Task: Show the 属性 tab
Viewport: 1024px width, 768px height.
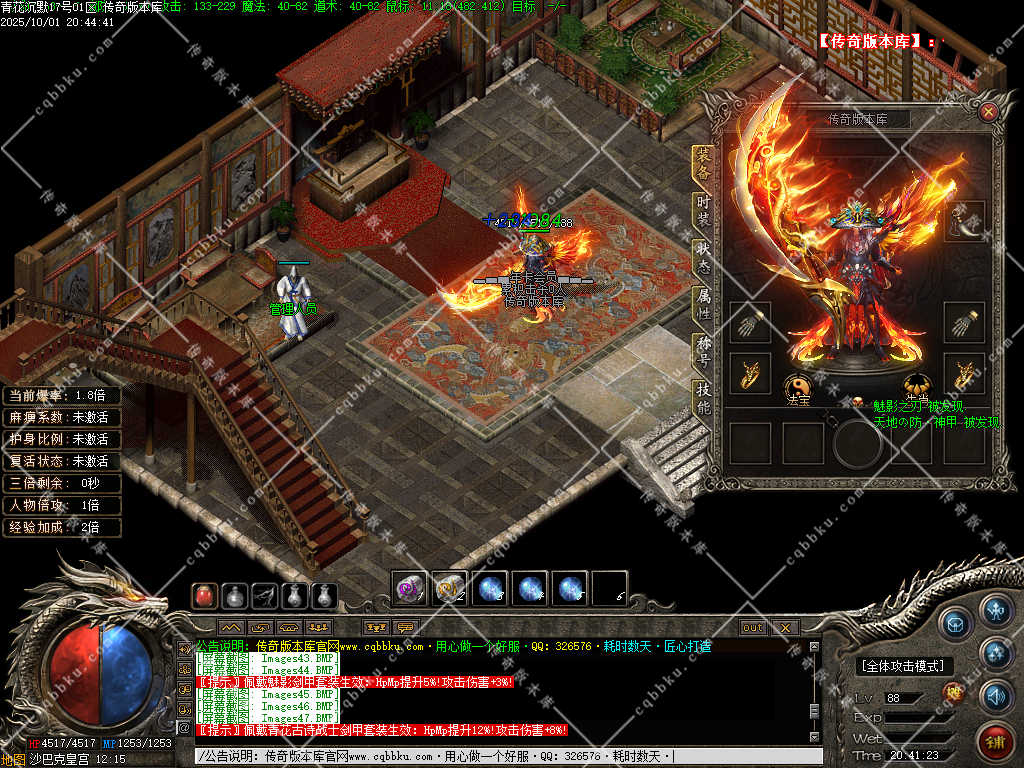Action: [704, 305]
